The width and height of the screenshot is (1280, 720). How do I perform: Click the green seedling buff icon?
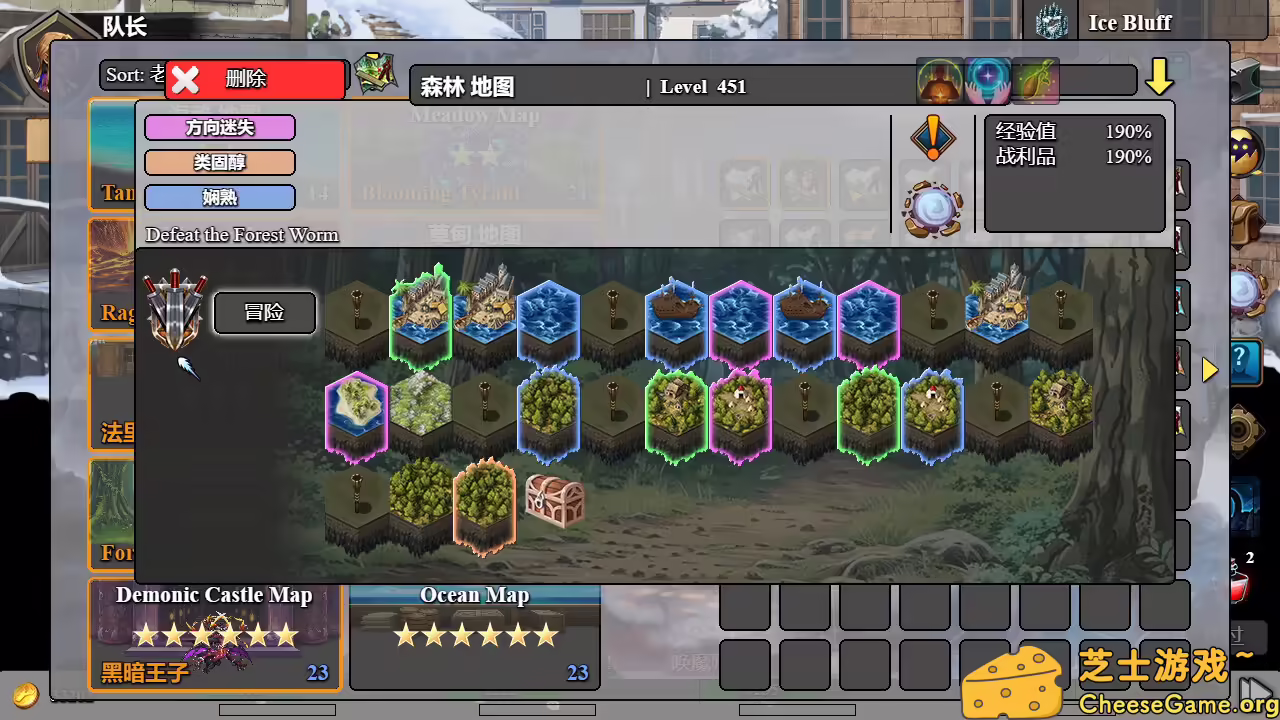[1035, 79]
